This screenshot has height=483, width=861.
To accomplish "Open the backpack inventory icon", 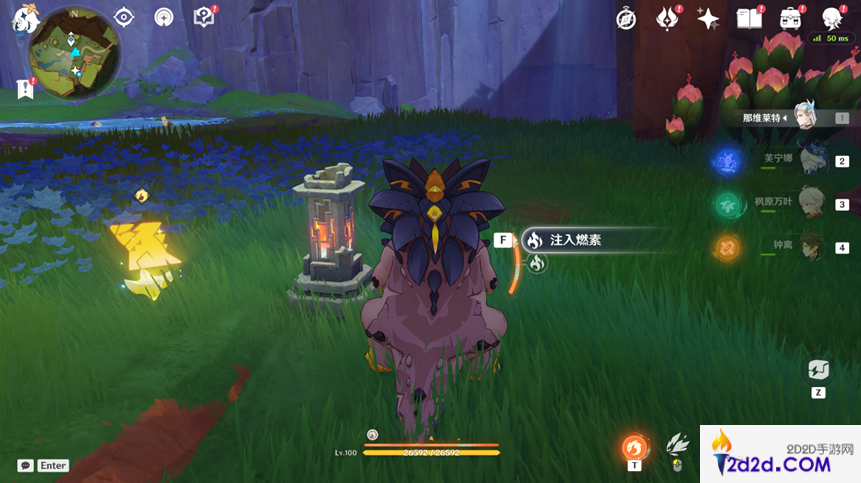I will [790, 19].
